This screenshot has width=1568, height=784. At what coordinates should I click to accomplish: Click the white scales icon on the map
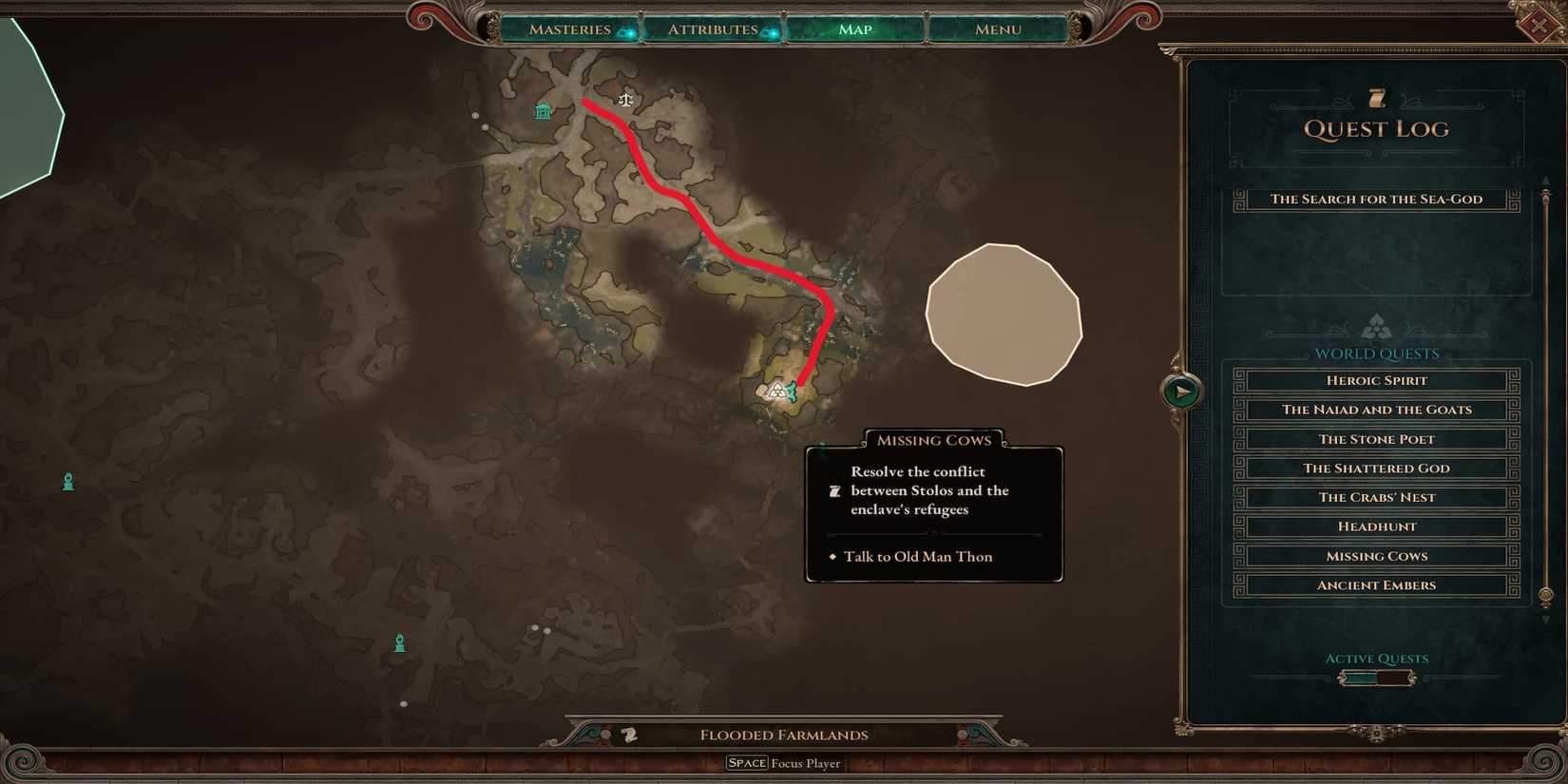[625, 99]
